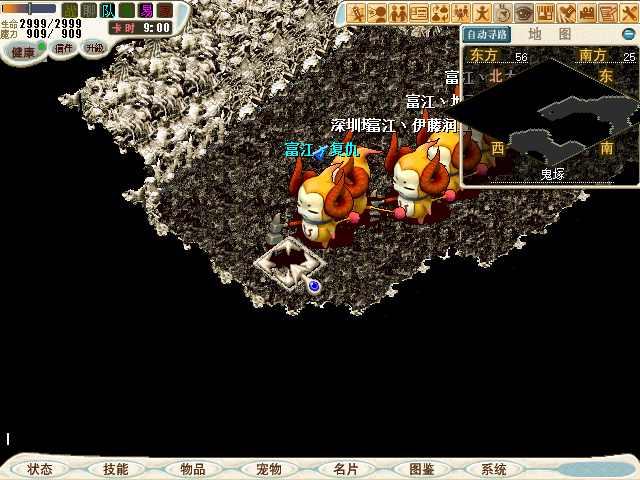The height and width of the screenshot is (480, 640).
Task: Click the 健康 health button
Action: coord(24,49)
